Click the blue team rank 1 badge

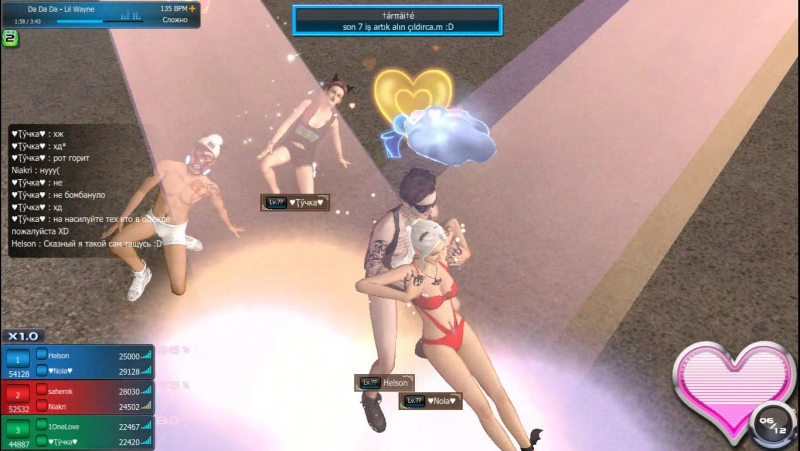click(x=17, y=358)
